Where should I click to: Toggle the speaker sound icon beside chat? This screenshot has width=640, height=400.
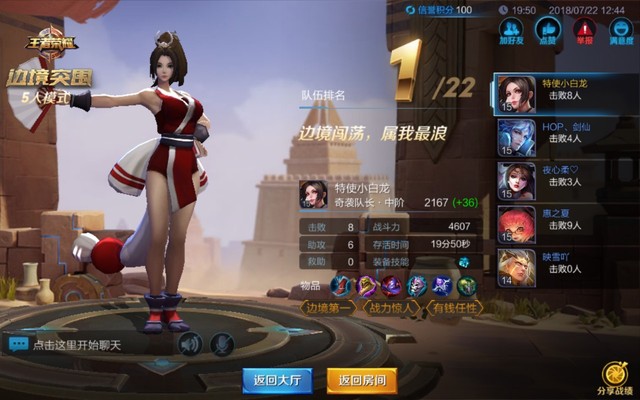[x=190, y=344]
